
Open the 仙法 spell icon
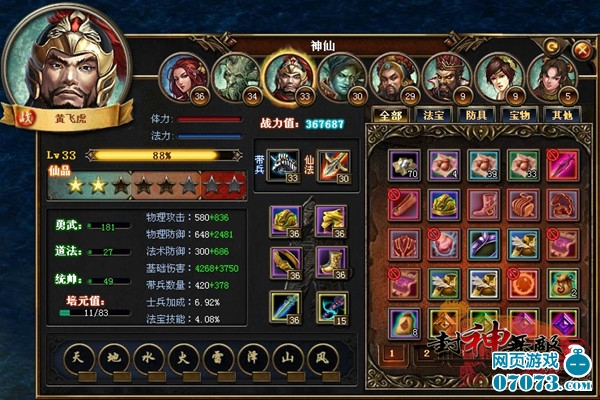coord(333,165)
